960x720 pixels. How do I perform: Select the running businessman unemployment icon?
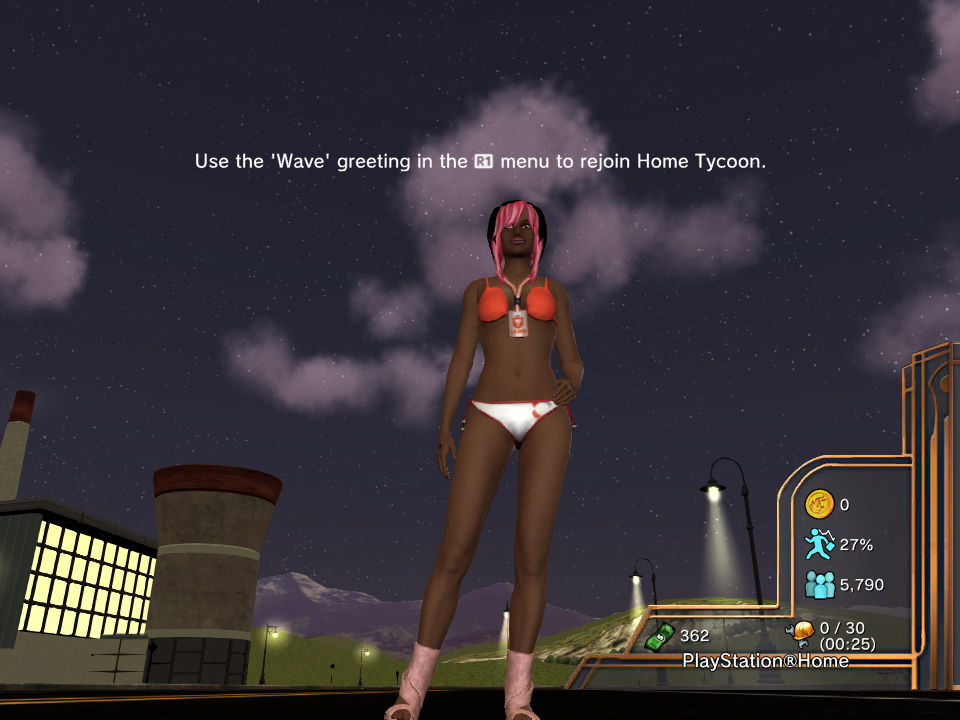click(819, 544)
